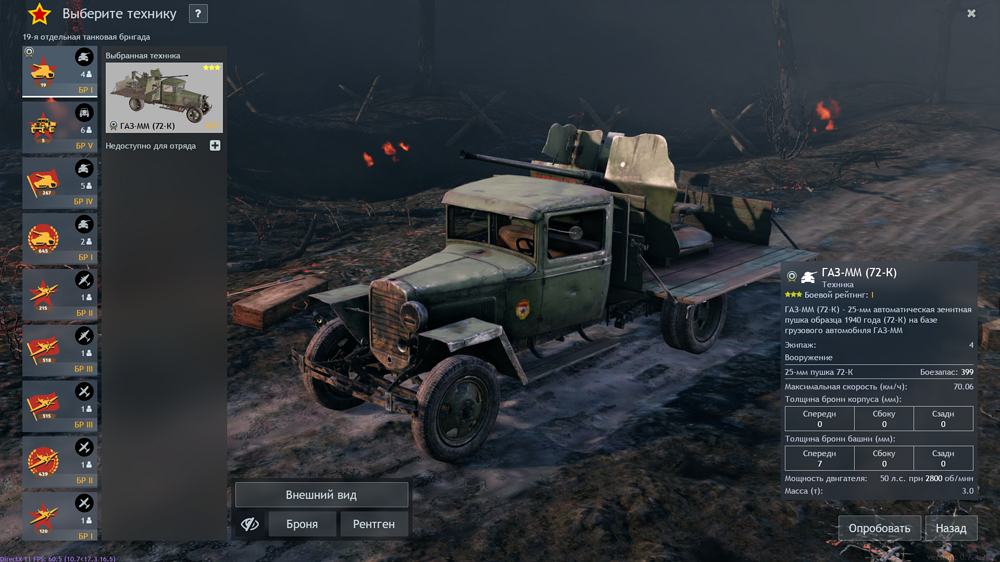The width and height of the screenshot is (1000, 562).
Task: Activate the Рентген x-ray view
Action: coord(374,524)
